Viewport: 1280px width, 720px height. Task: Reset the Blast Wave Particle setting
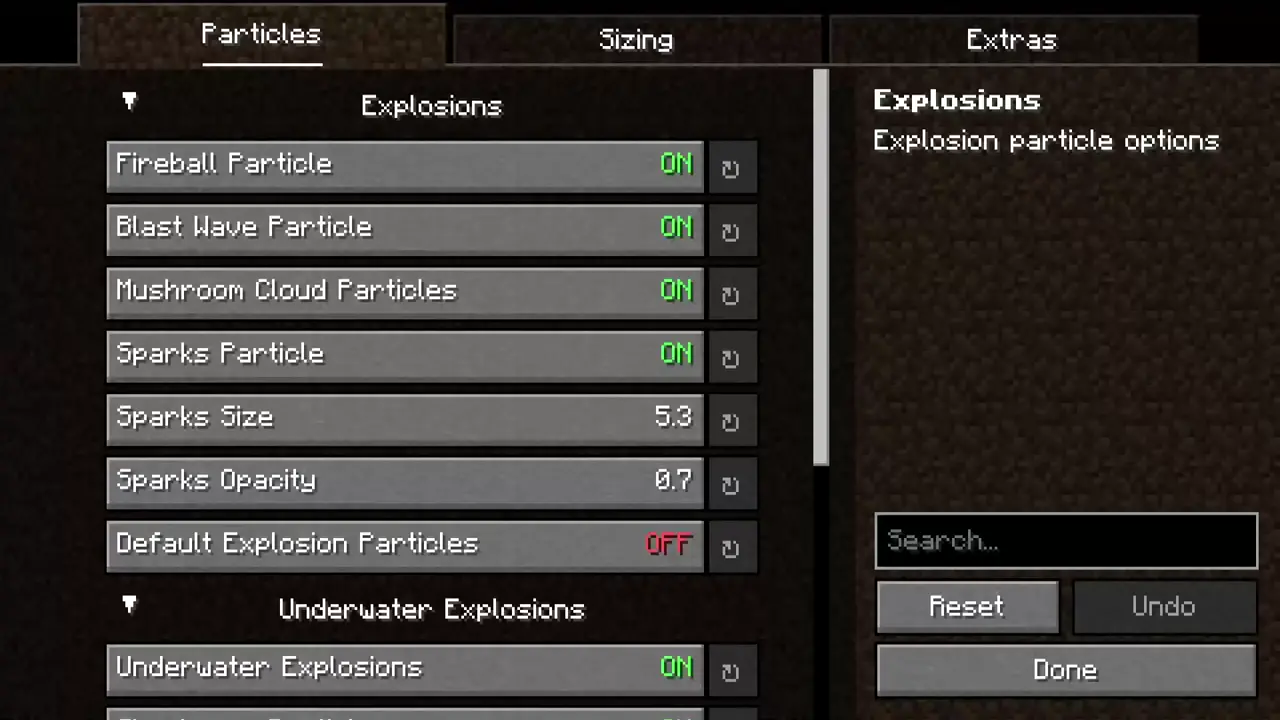coord(732,231)
